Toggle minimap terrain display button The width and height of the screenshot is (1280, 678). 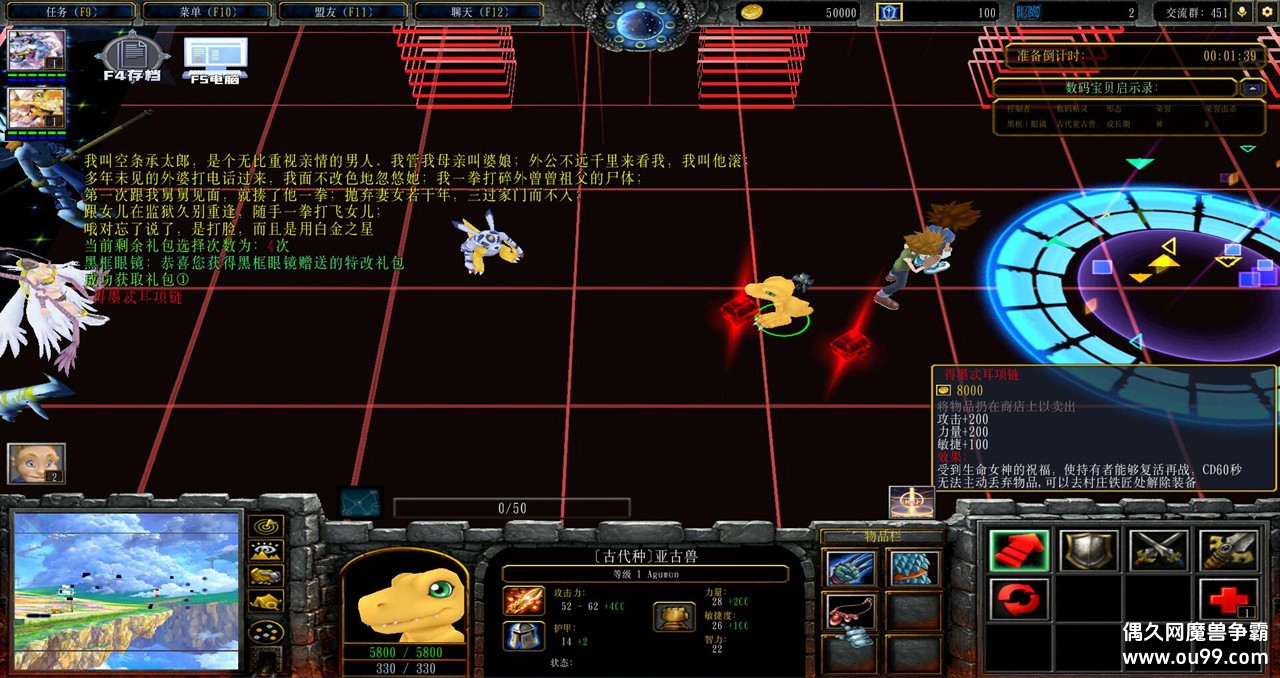click(x=265, y=551)
